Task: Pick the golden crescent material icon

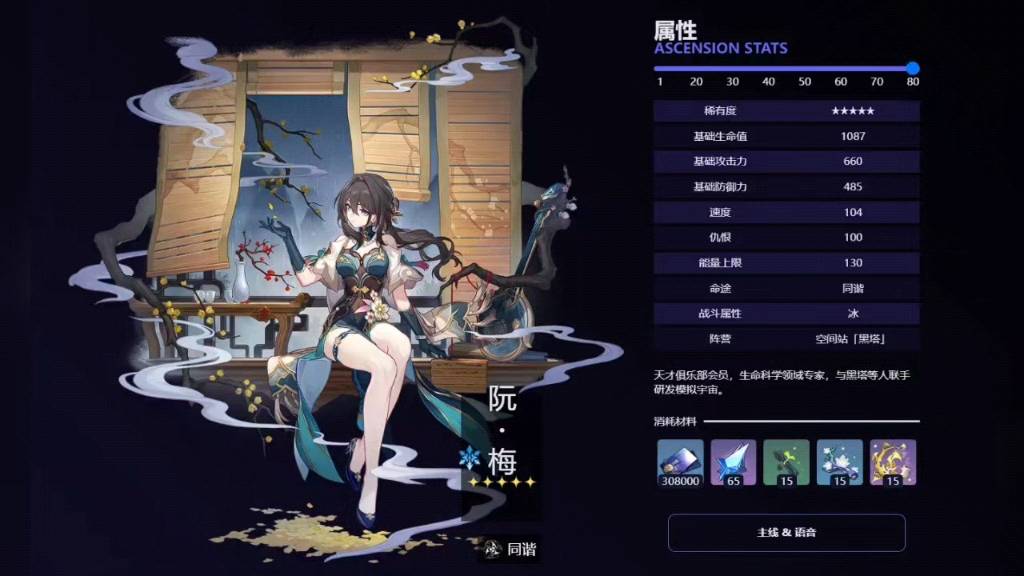Action: [892, 462]
